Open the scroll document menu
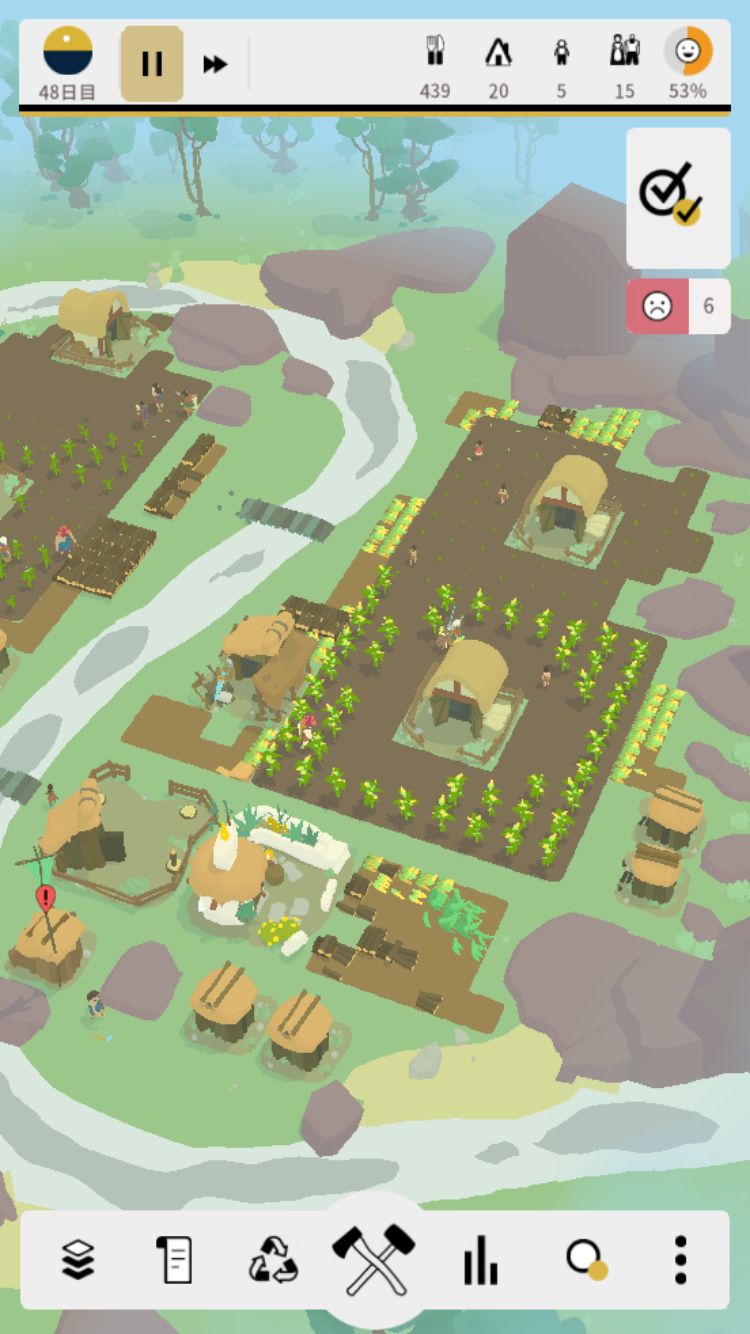 (174, 1259)
